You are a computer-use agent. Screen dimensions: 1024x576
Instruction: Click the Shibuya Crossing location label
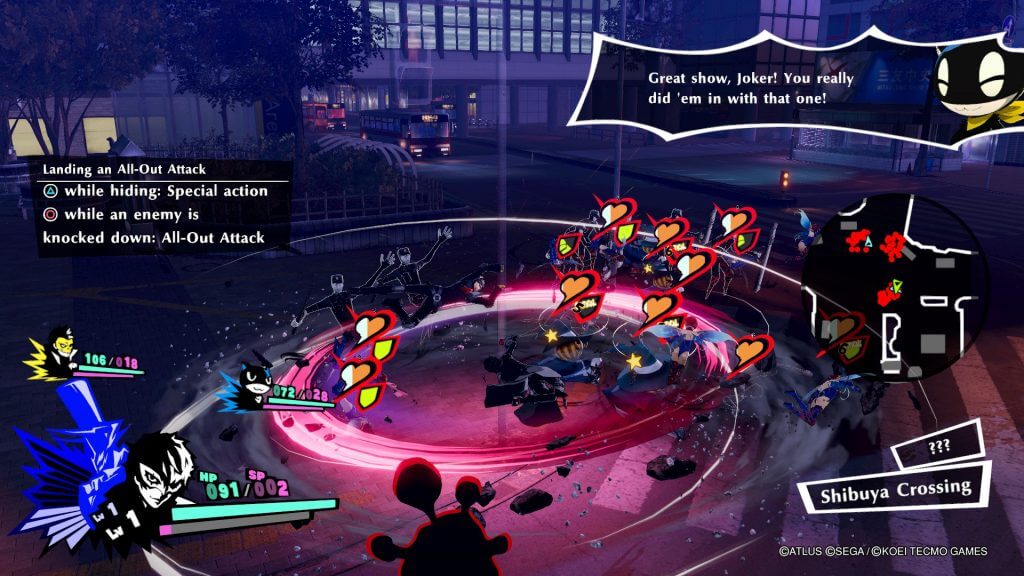(882, 490)
